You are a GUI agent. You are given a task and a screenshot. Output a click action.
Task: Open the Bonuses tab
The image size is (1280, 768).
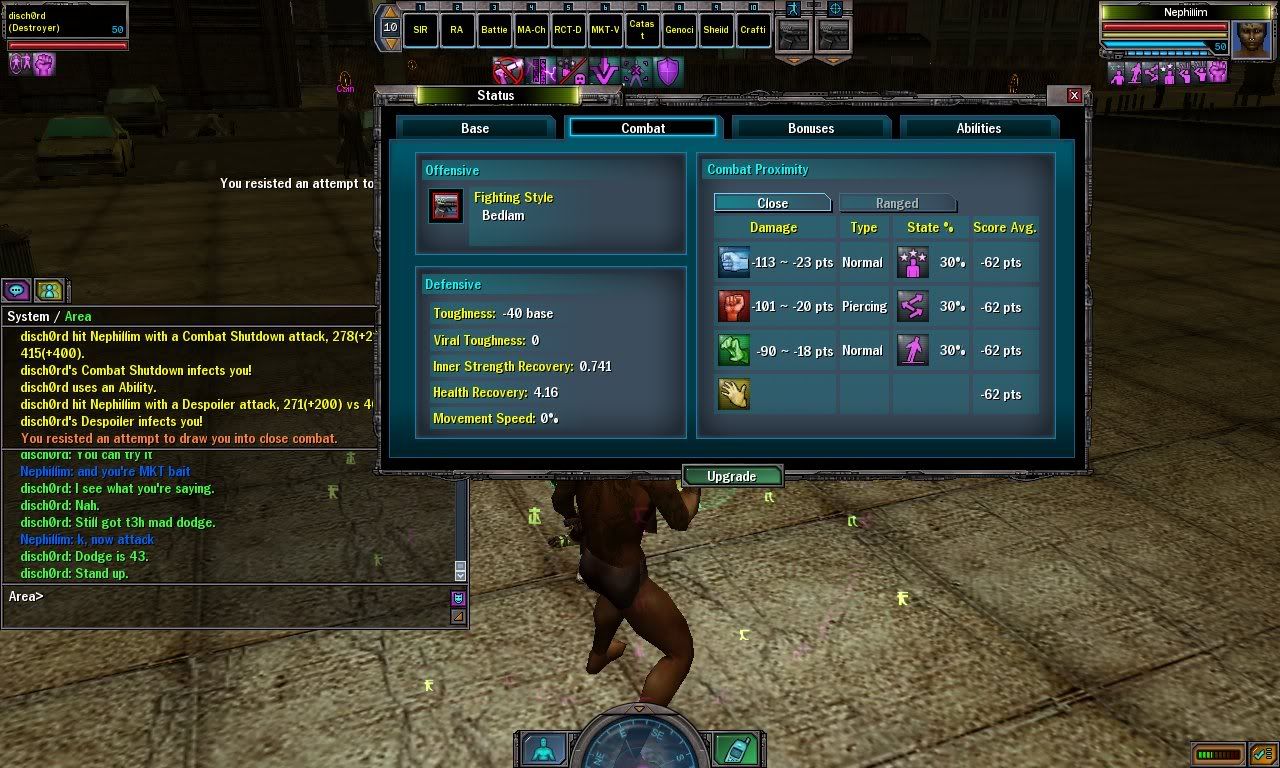pyautogui.click(x=811, y=128)
